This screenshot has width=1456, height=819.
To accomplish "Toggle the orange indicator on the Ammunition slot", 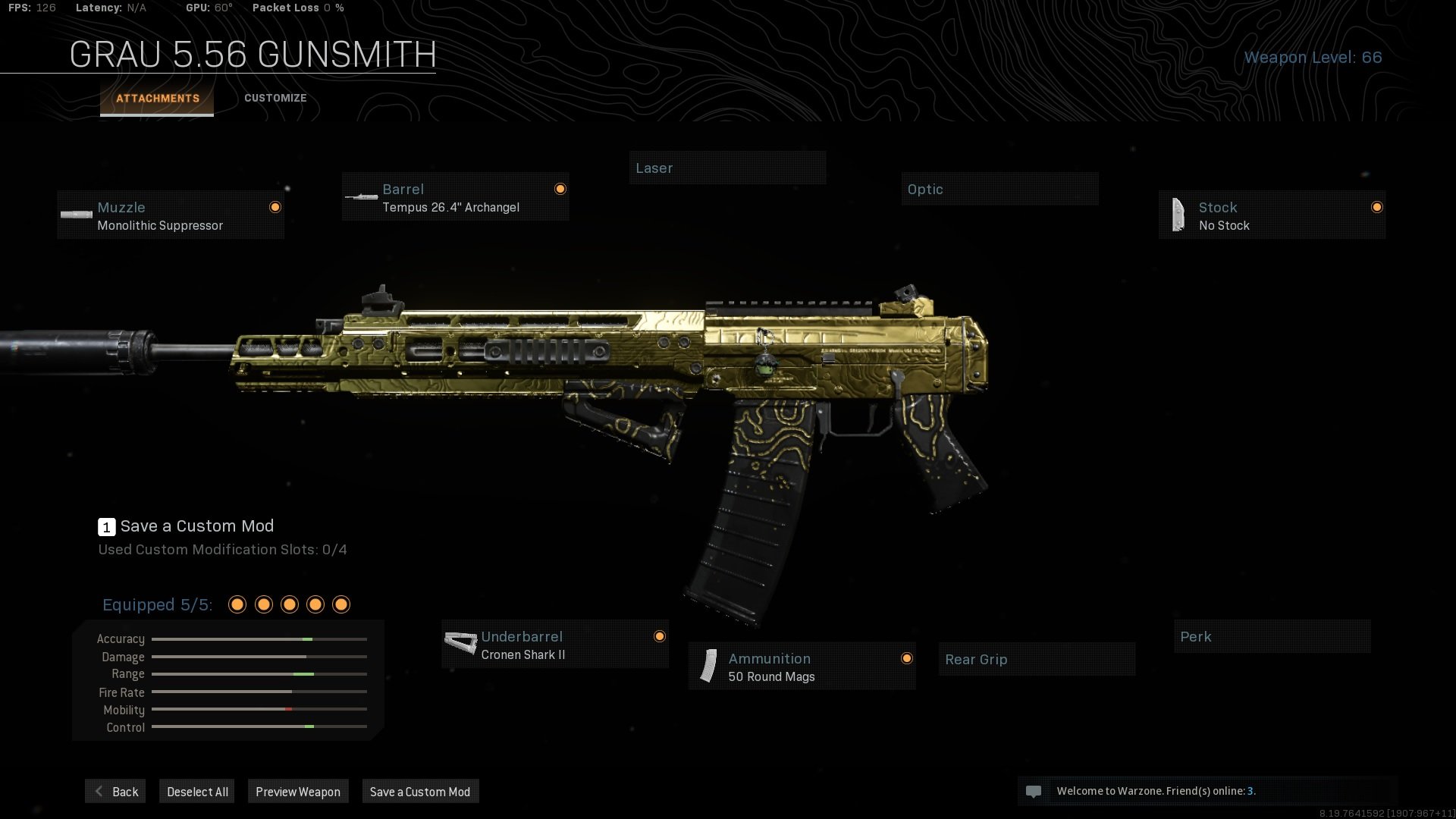I will click(907, 658).
